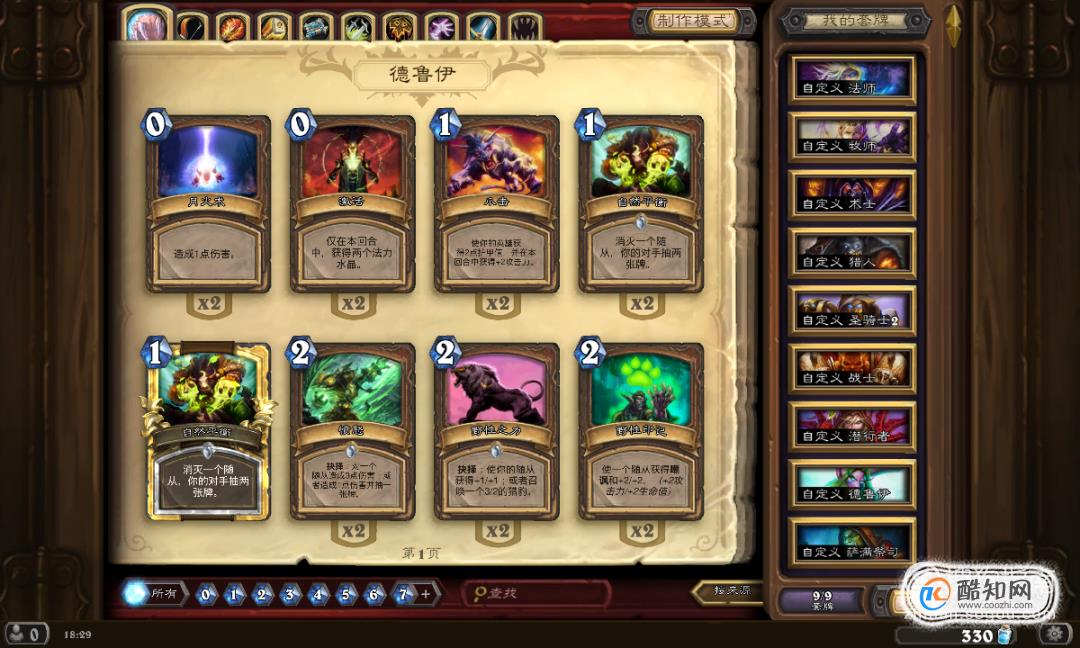1080x648 pixels.
Task: Select the 野性之力 panther card
Action: (497, 432)
